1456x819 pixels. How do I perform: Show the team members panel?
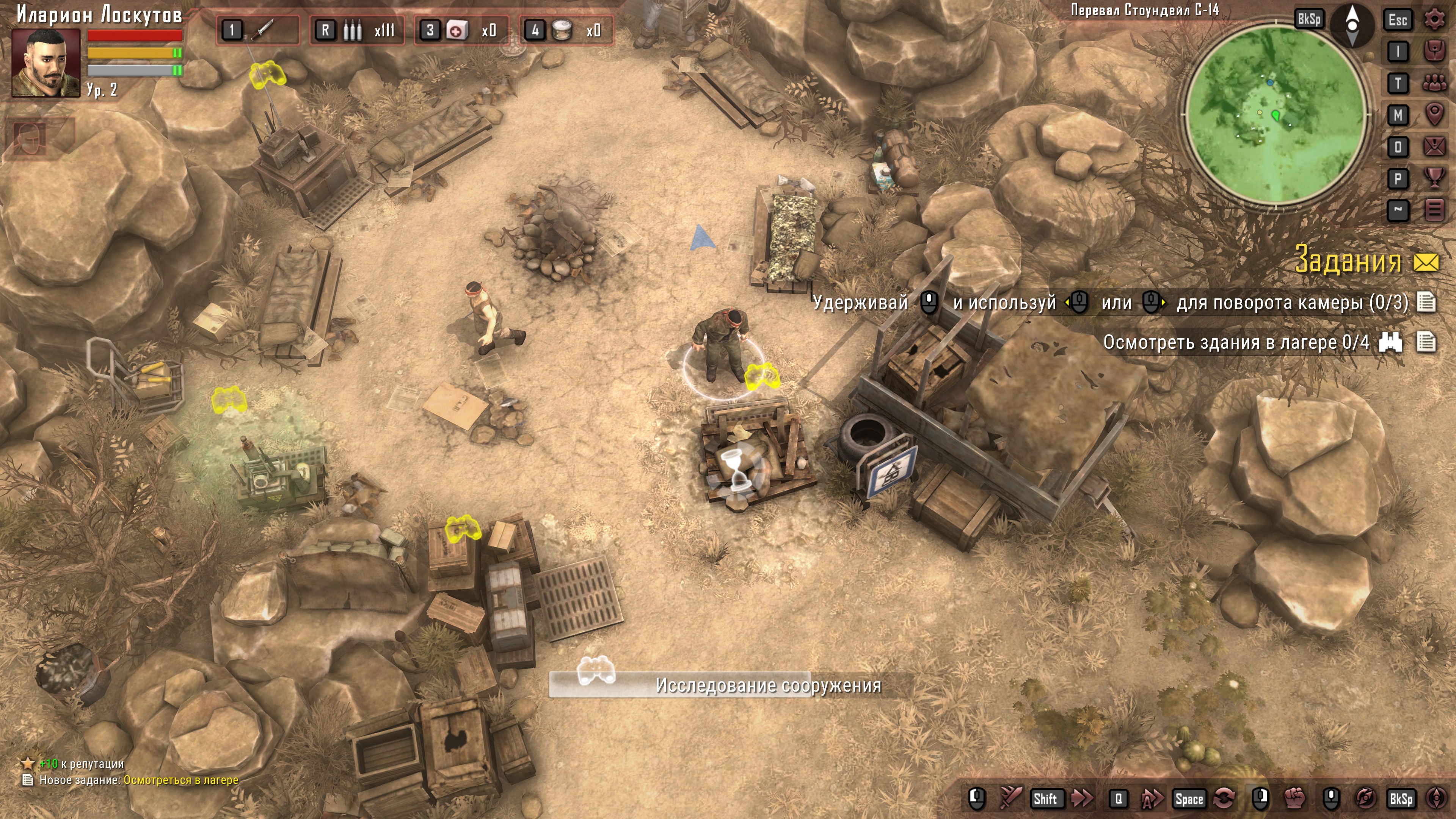click(x=1434, y=84)
